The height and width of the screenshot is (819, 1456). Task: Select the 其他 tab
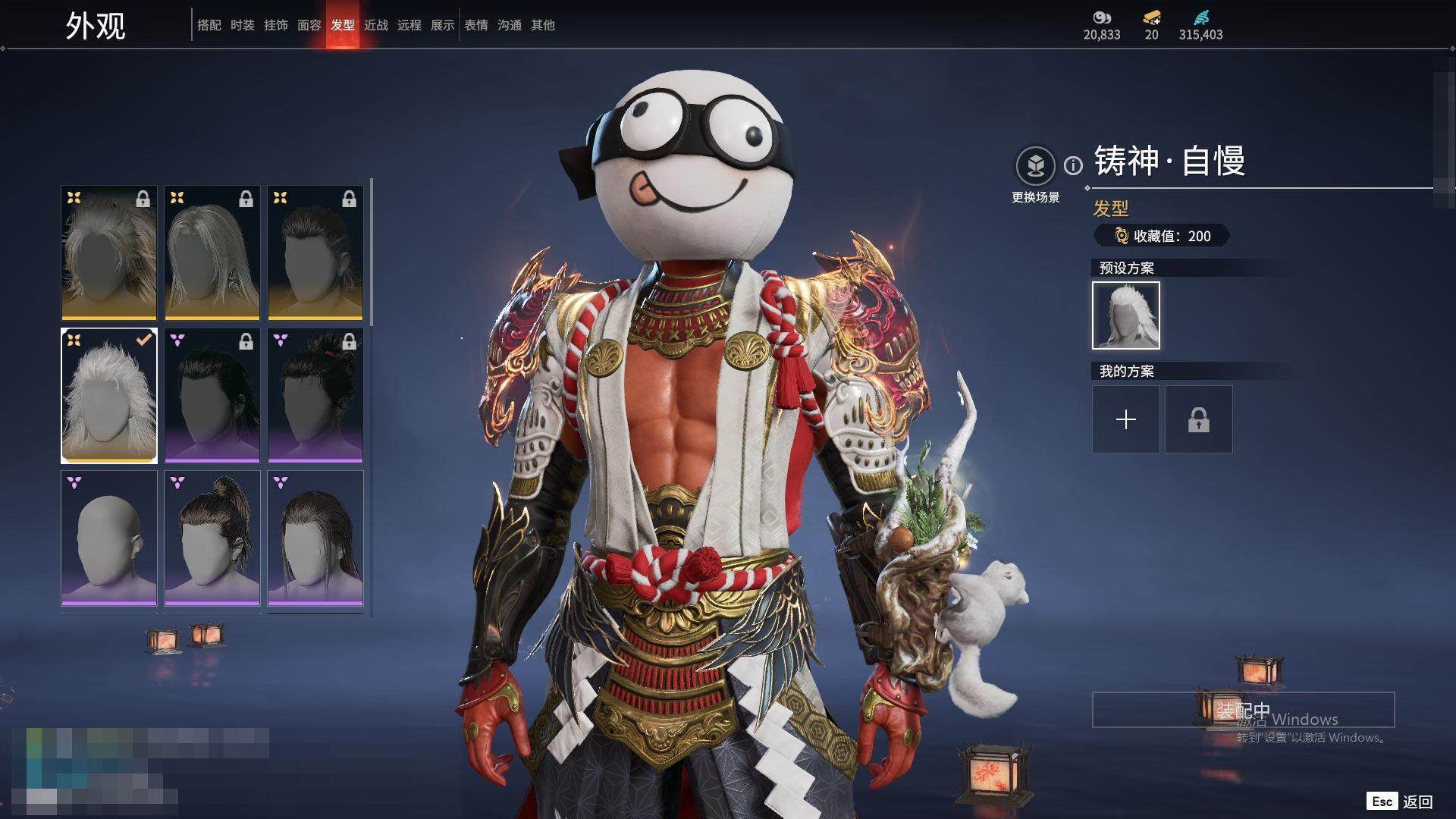click(543, 25)
